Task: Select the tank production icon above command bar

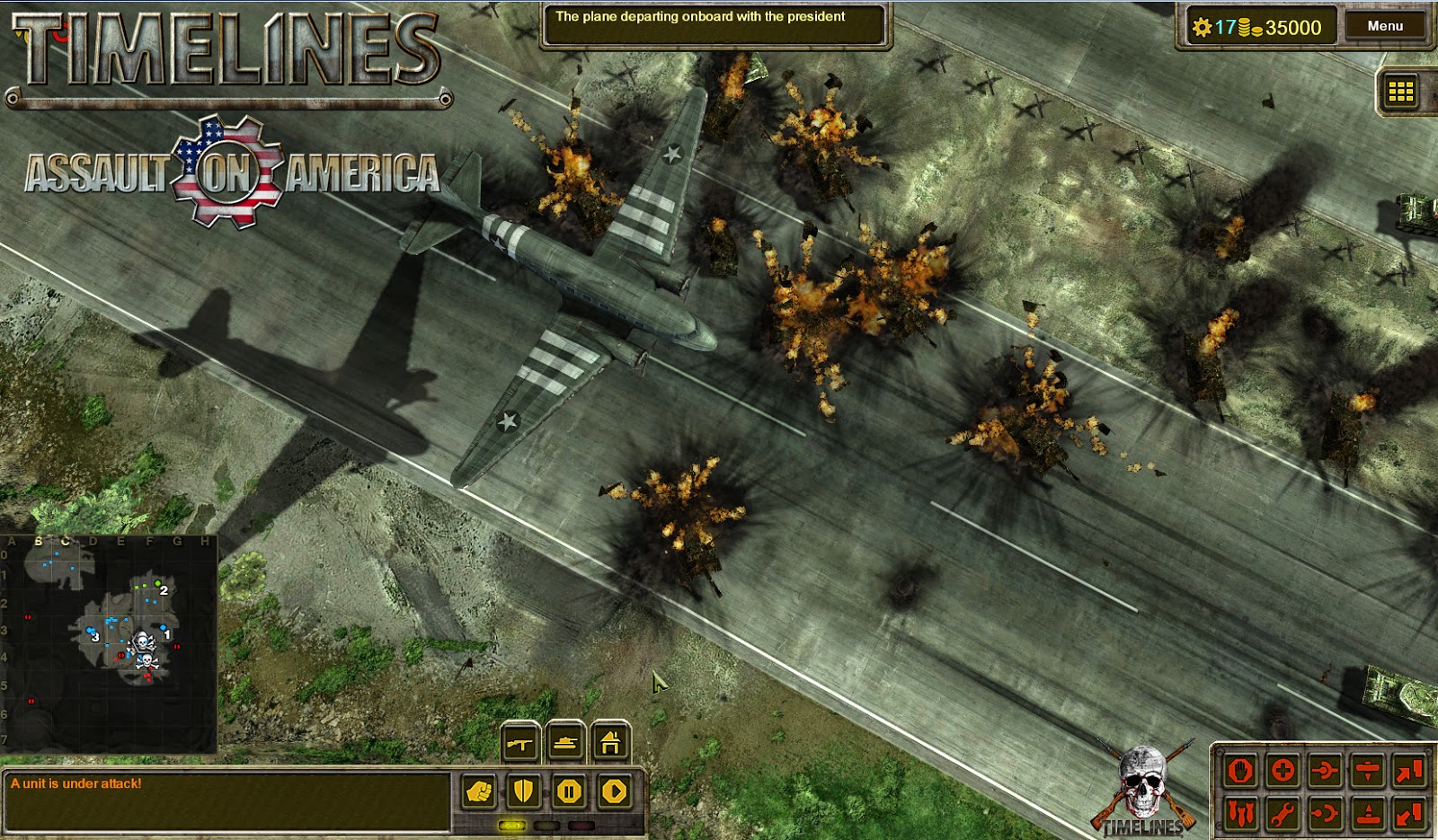Action: 566,744
